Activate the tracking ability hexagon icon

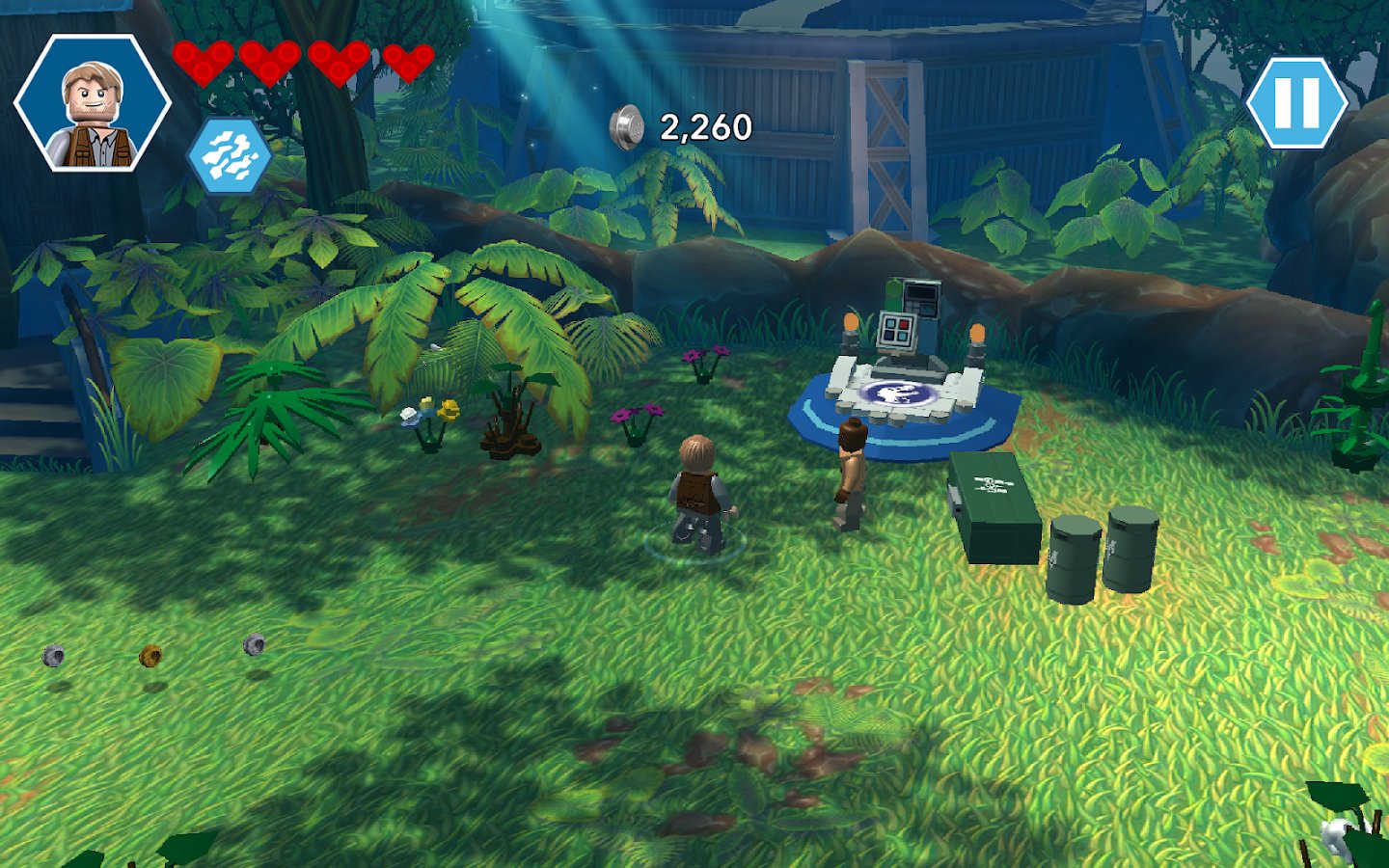[229, 154]
